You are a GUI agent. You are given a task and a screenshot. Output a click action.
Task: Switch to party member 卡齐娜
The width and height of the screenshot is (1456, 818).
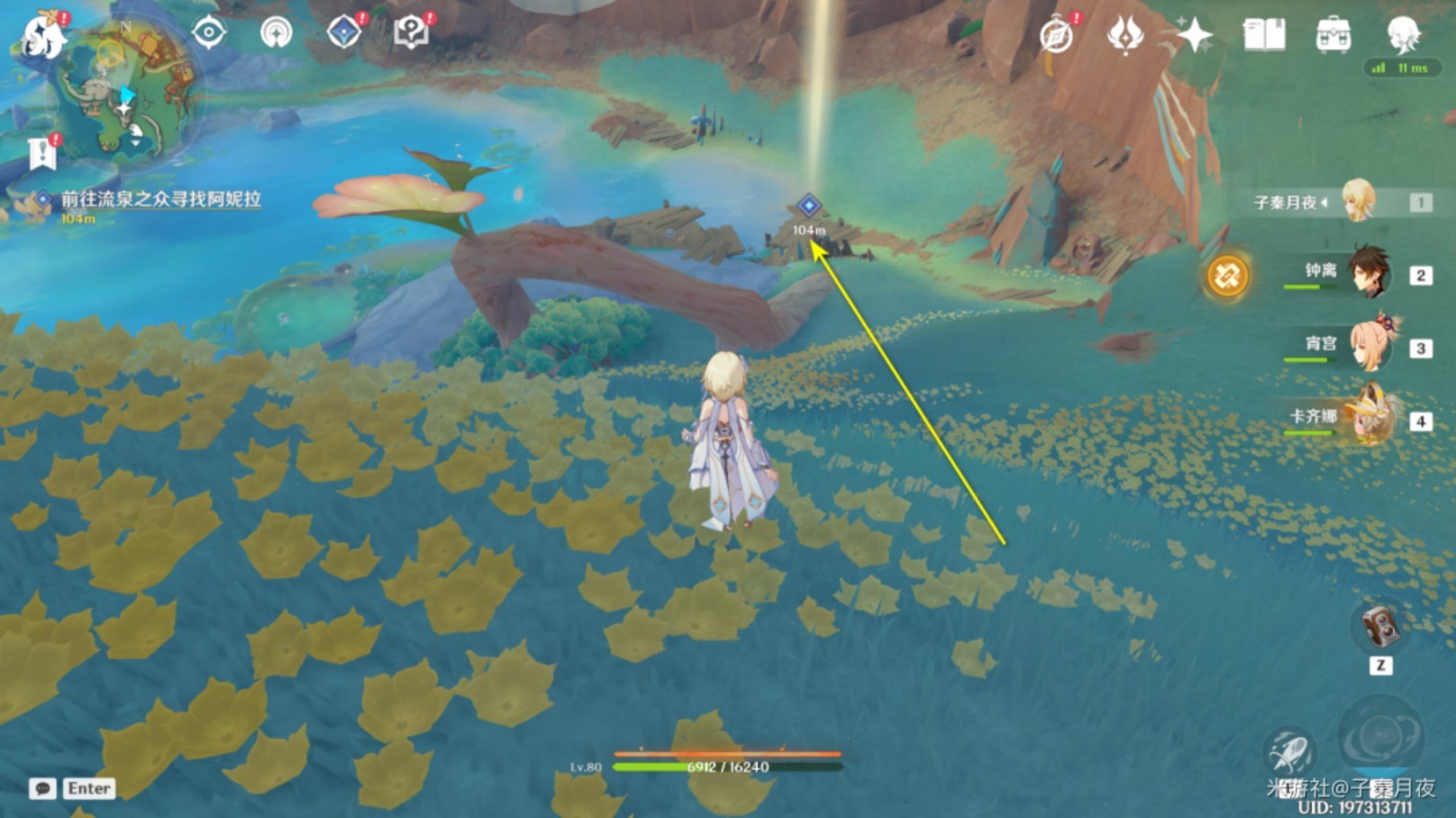pos(1370,418)
